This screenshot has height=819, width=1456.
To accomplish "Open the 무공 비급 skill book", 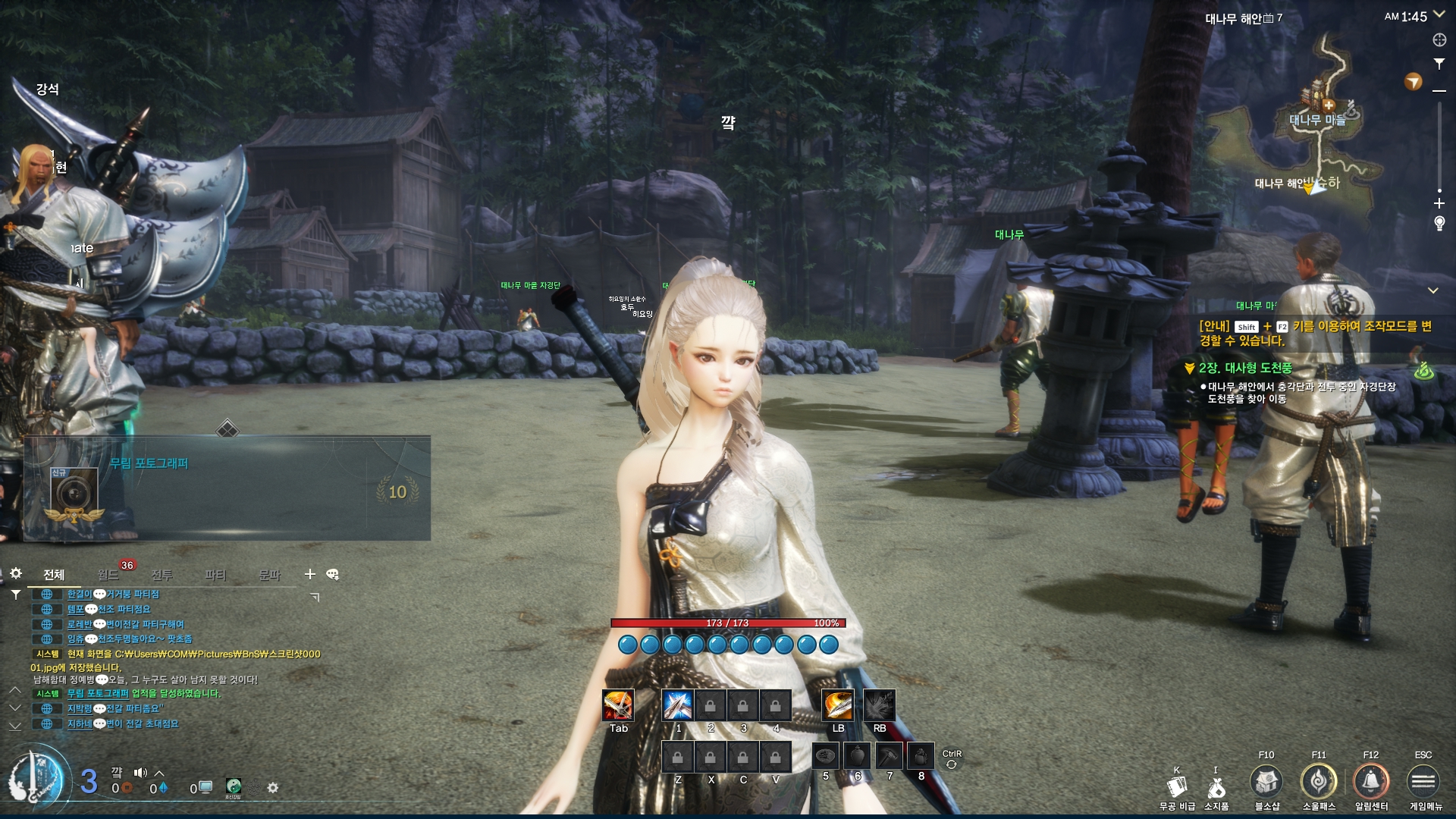I will tap(1177, 789).
